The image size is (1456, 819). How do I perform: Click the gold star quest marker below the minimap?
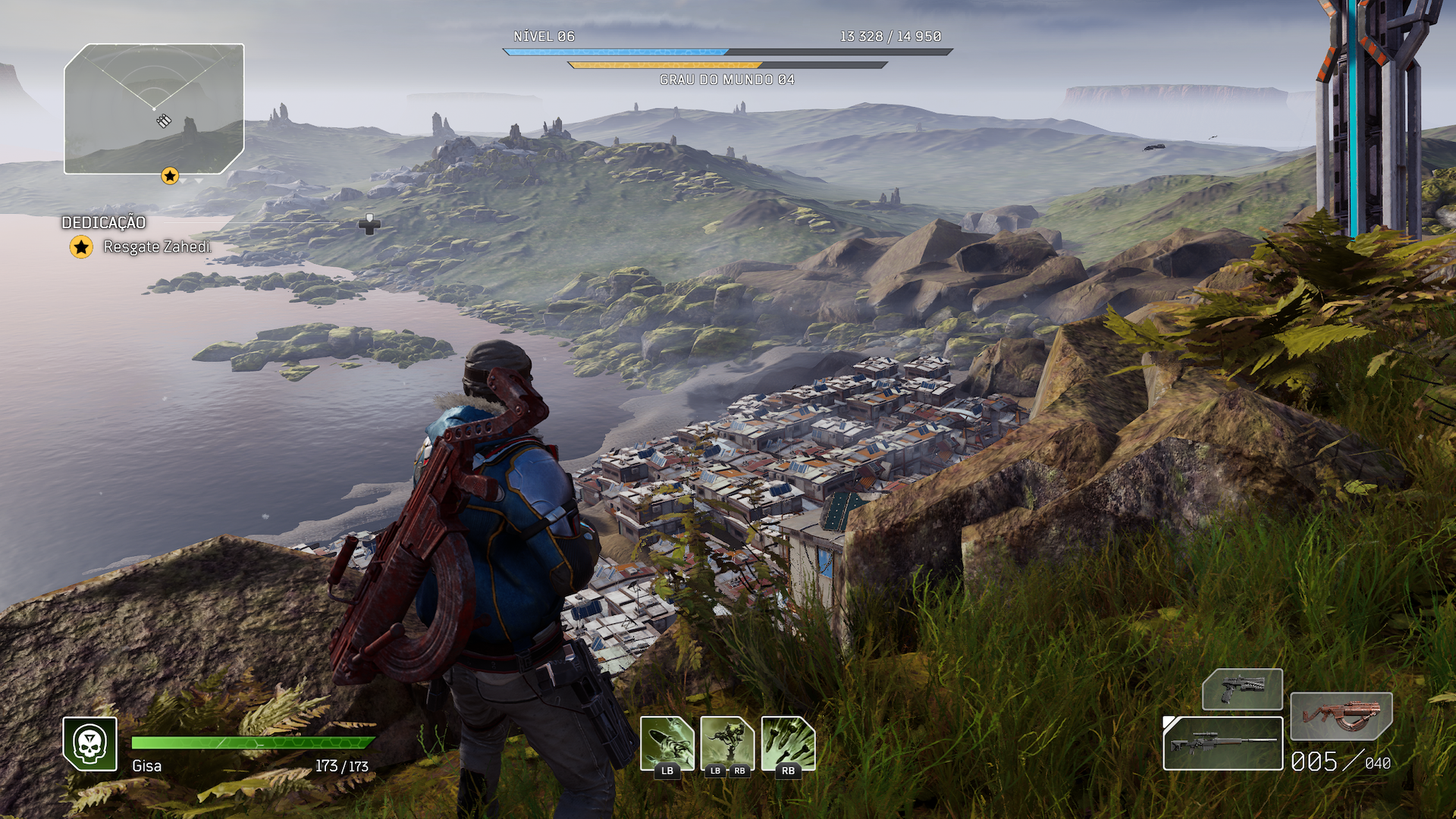click(x=170, y=177)
